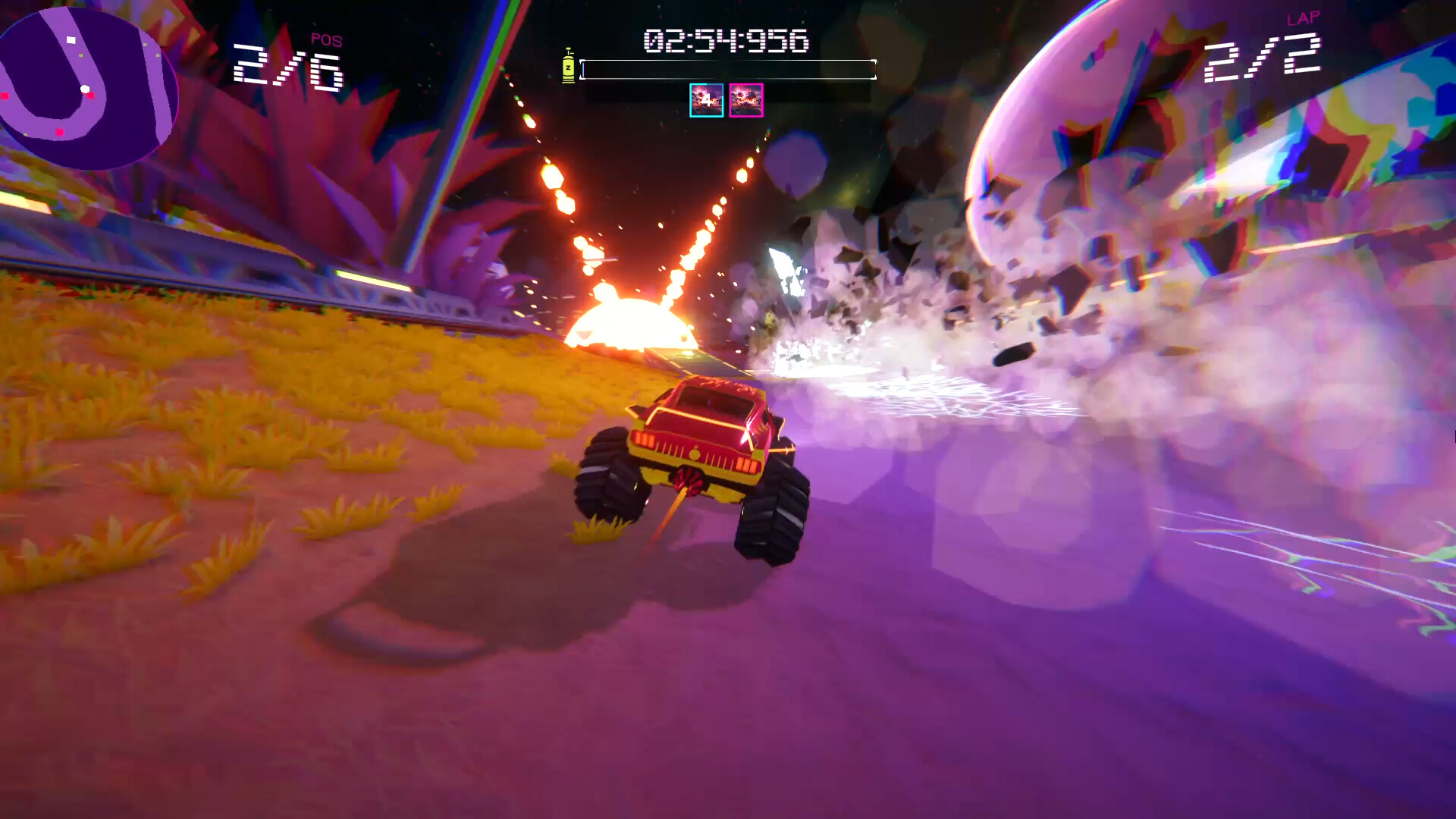Click the yellow pickup marker on the minimap
This screenshot has height=819, width=1456.
click(x=80, y=55)
